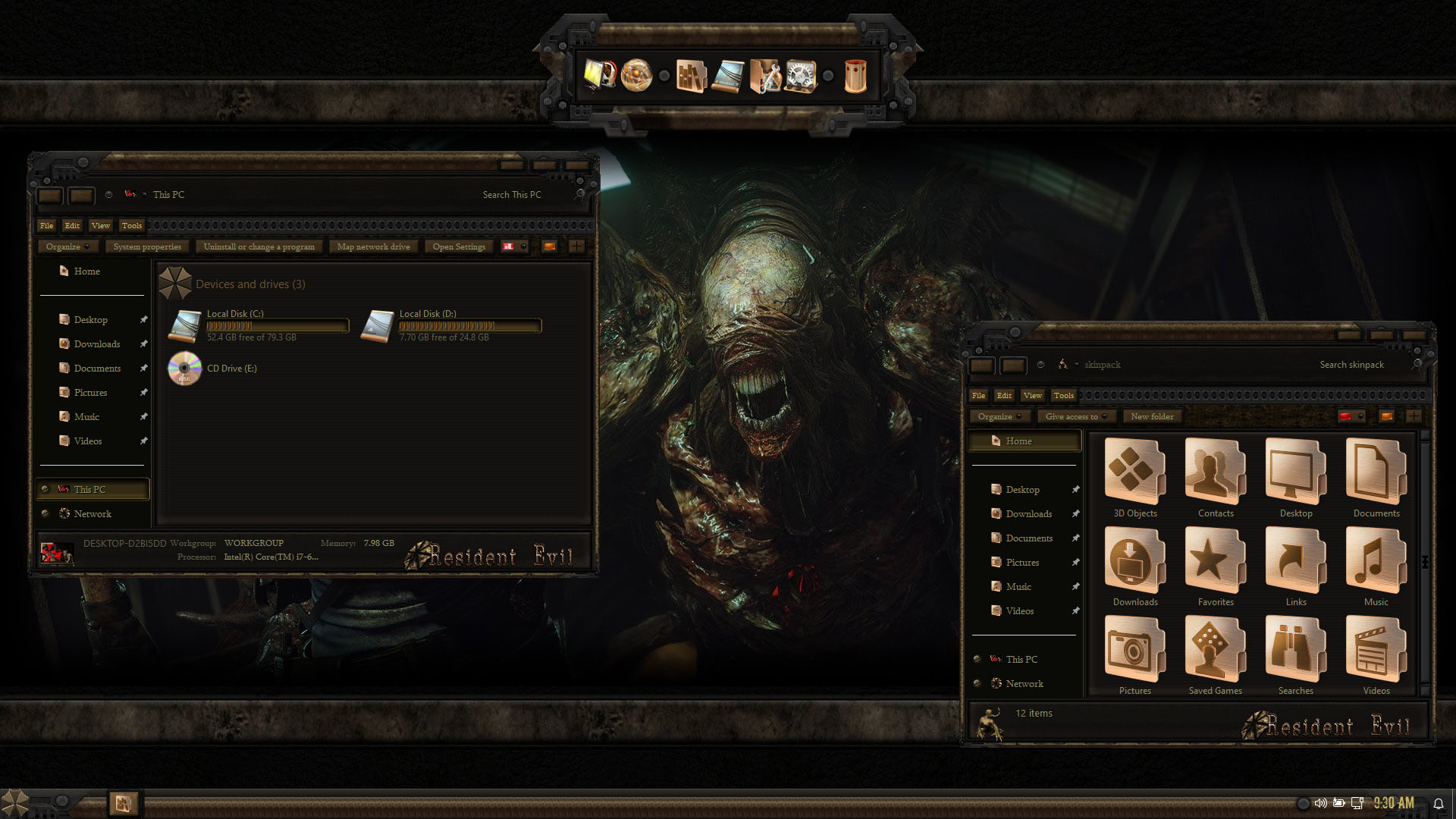Click the New folder button
This screenshot has width=1456, height=819.
(x=1152, y=416)
